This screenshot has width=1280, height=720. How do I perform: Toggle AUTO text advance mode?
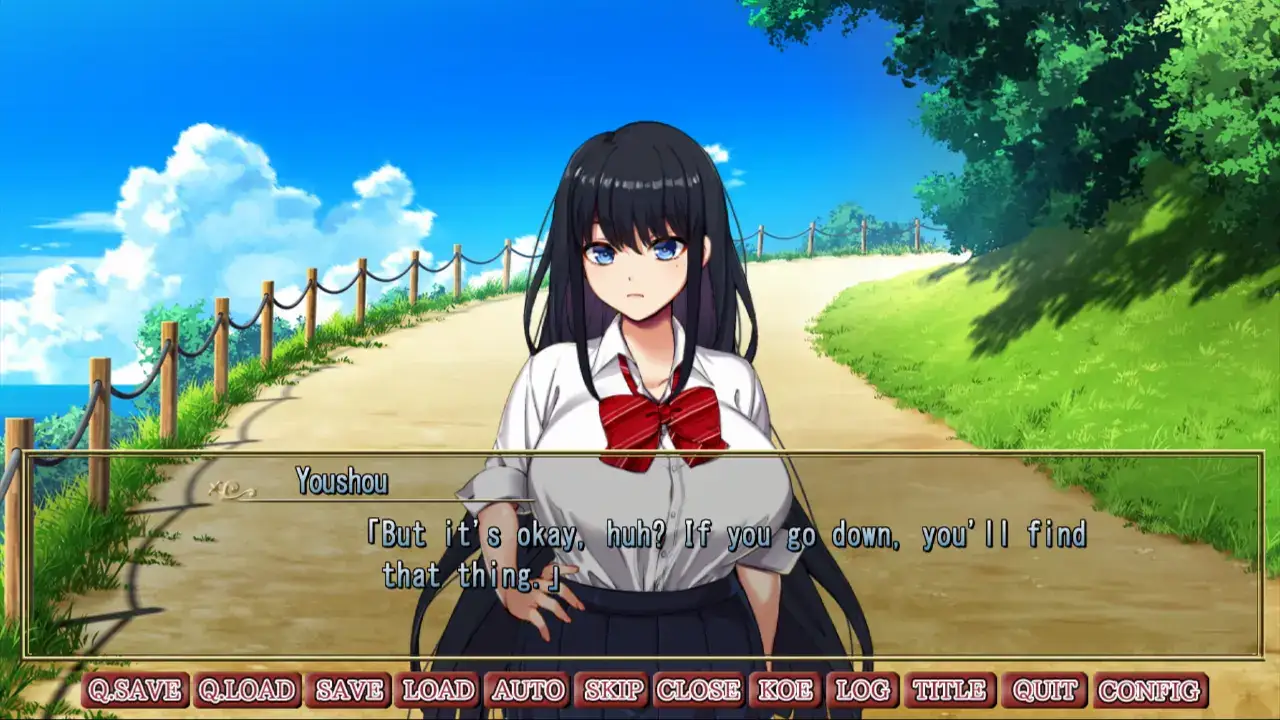point(528,690)
